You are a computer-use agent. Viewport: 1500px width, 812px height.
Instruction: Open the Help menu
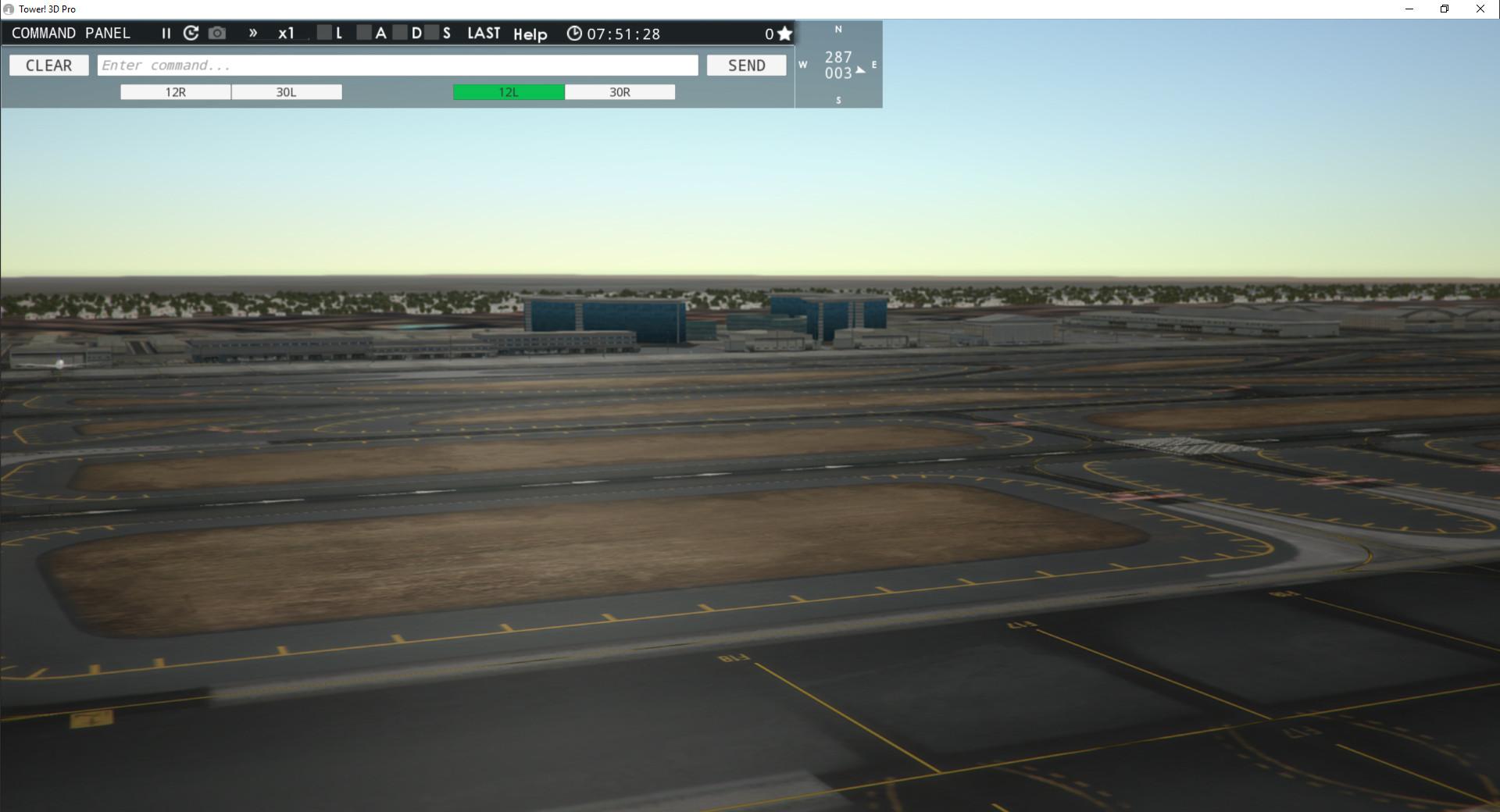(530, 34)
